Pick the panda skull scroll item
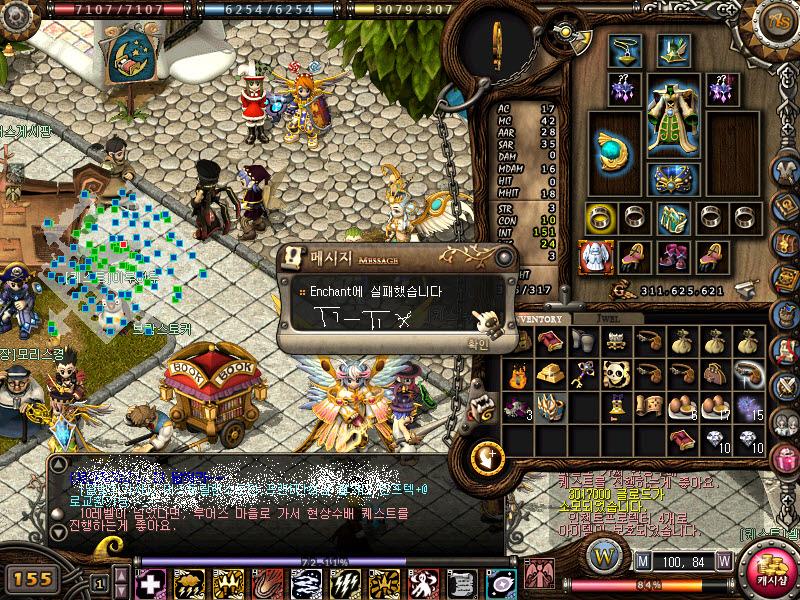This screenshot has height=600, width=800. [616, 374]
